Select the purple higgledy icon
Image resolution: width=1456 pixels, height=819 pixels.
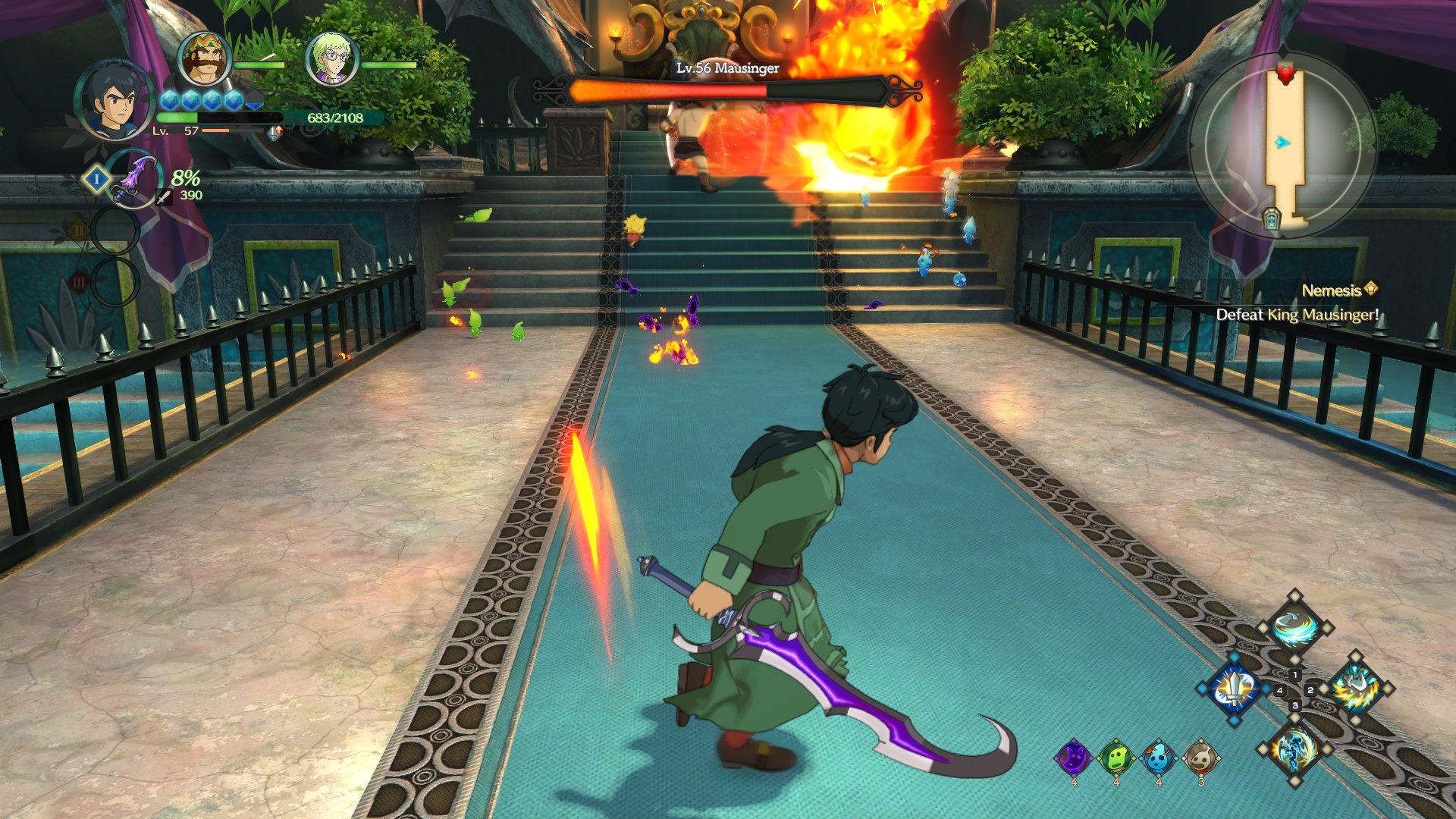[1074, 758]
